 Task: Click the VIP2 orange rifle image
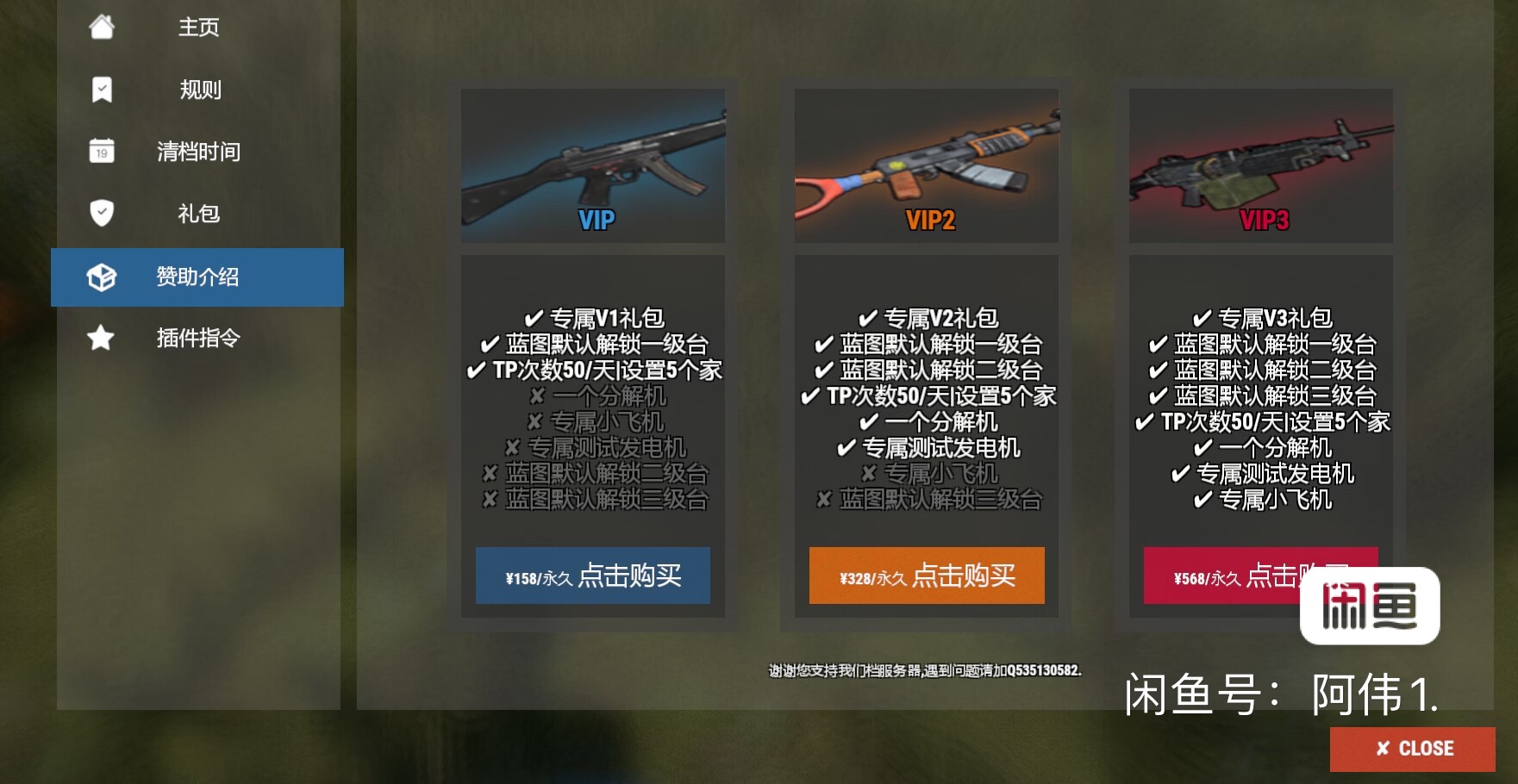pos(927,164)
